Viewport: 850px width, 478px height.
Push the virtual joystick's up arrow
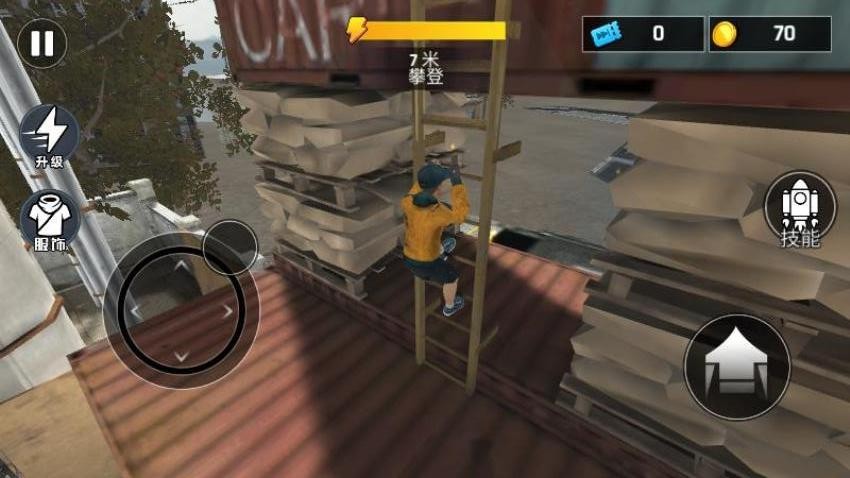click(x=180, y=265)
